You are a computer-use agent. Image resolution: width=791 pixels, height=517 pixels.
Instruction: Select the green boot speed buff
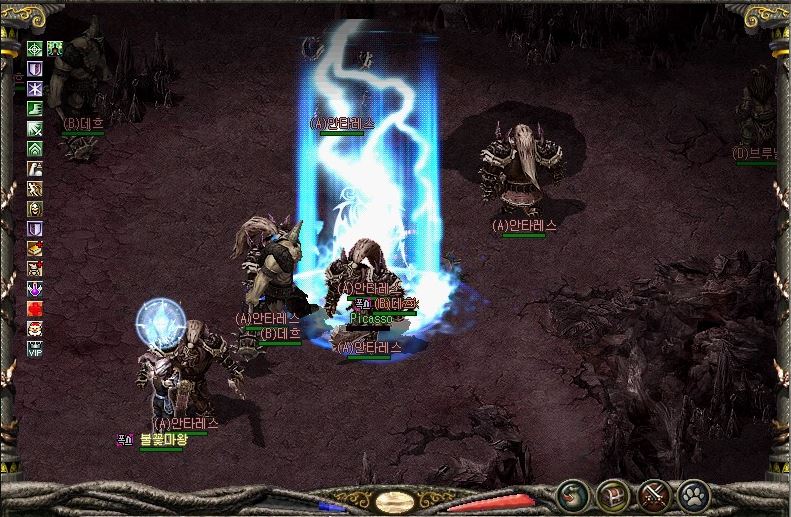click(35, 108)
